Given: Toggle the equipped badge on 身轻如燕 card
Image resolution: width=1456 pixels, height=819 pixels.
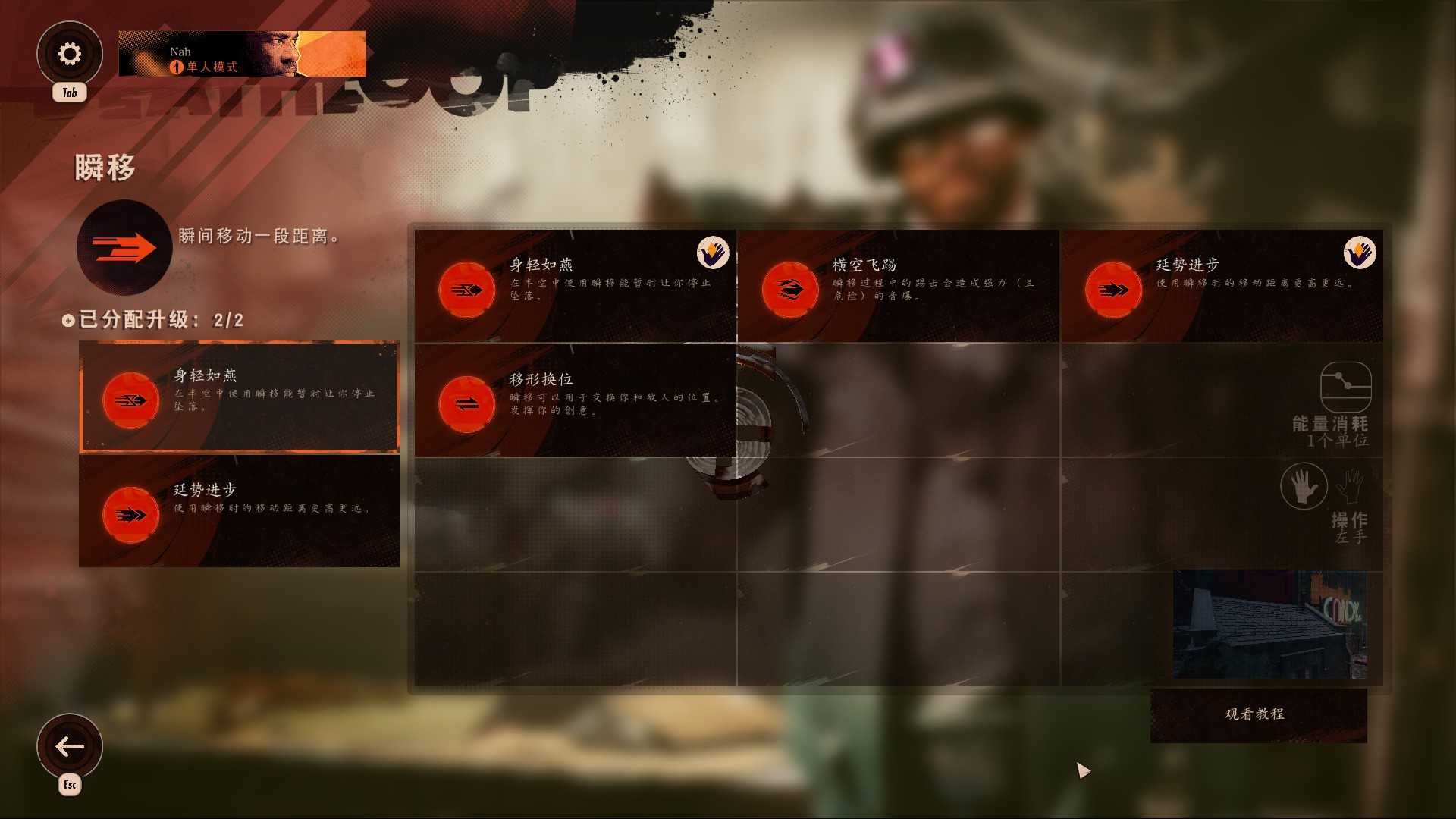Looking at the screenshot, I should [714, 253].
